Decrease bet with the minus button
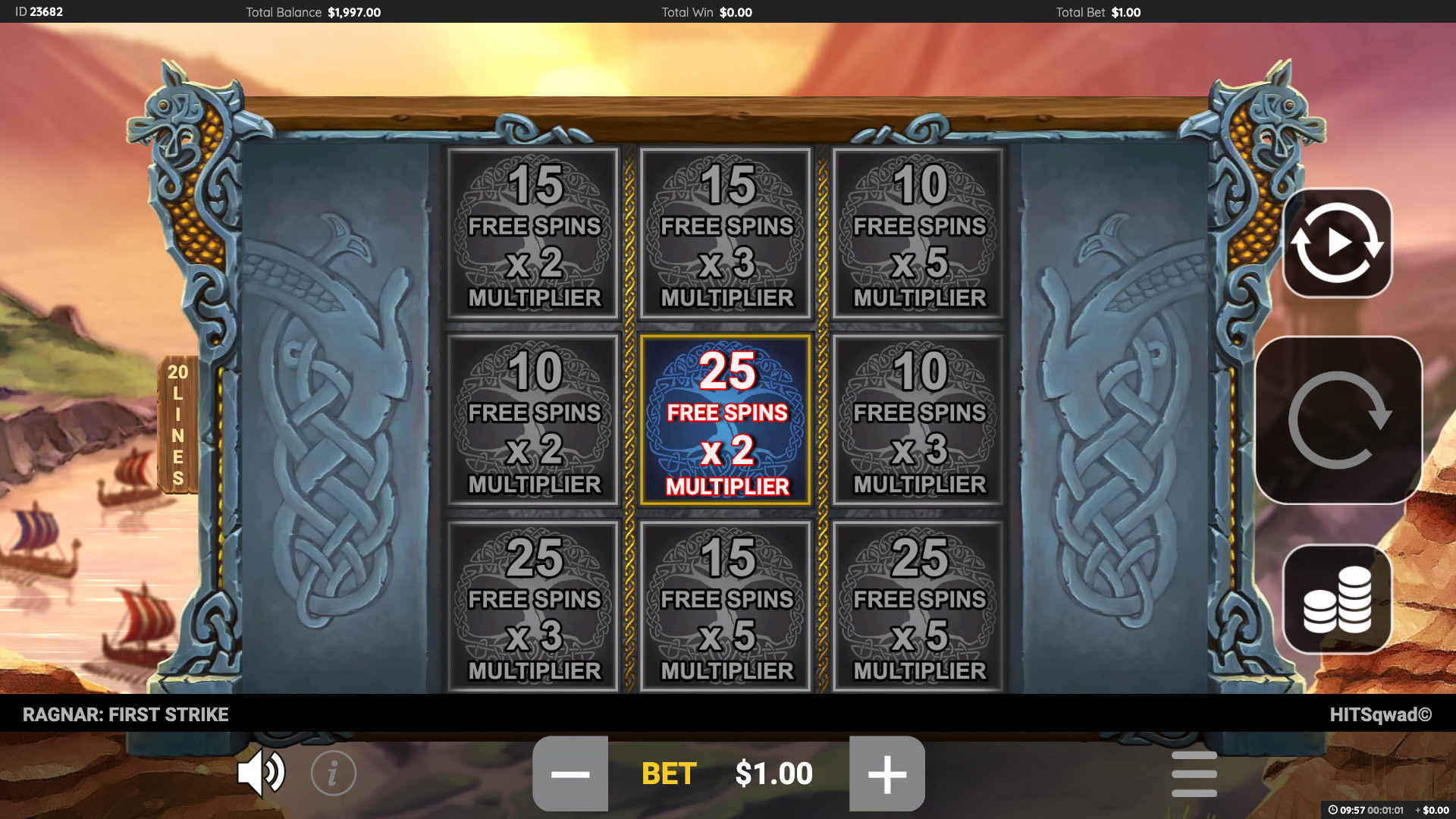 (571, 773)
